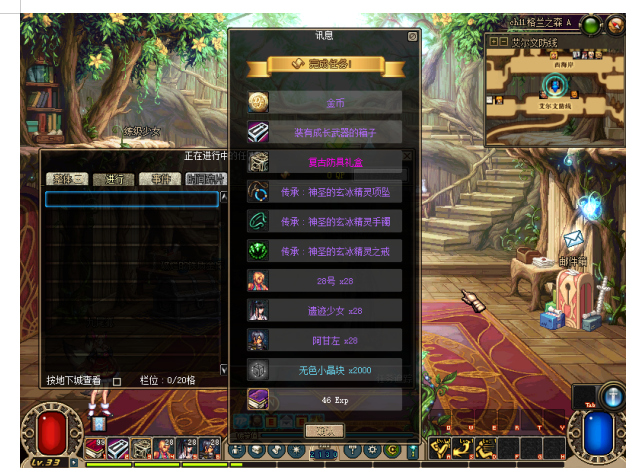Open the mail envelope notification icon
626x468 pixels.
click(573, 239)
